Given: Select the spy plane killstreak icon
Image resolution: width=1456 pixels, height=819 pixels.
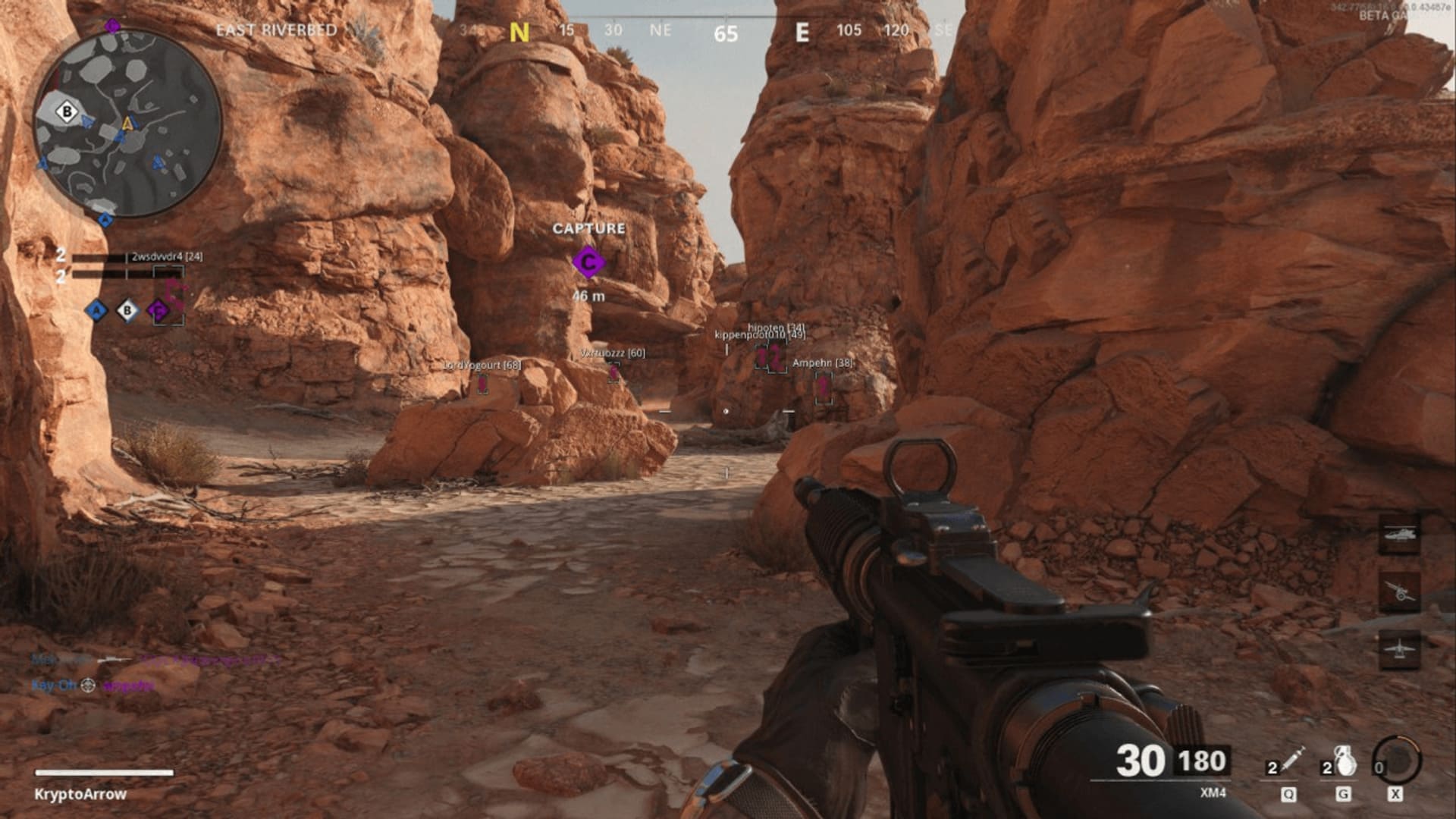Looking at the screenshot, I should [x=1400, y=648].
